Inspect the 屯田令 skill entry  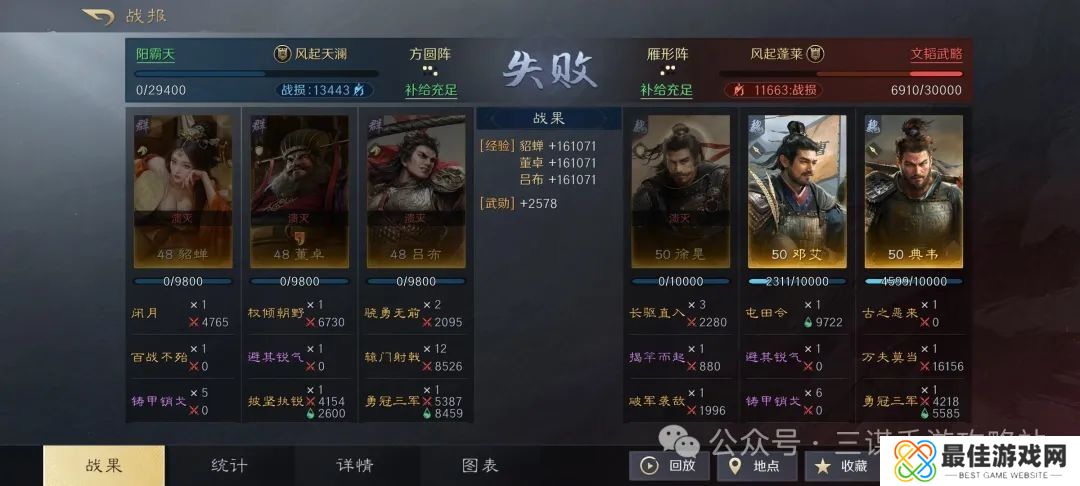pyautogui.click(x=768, y=312)
